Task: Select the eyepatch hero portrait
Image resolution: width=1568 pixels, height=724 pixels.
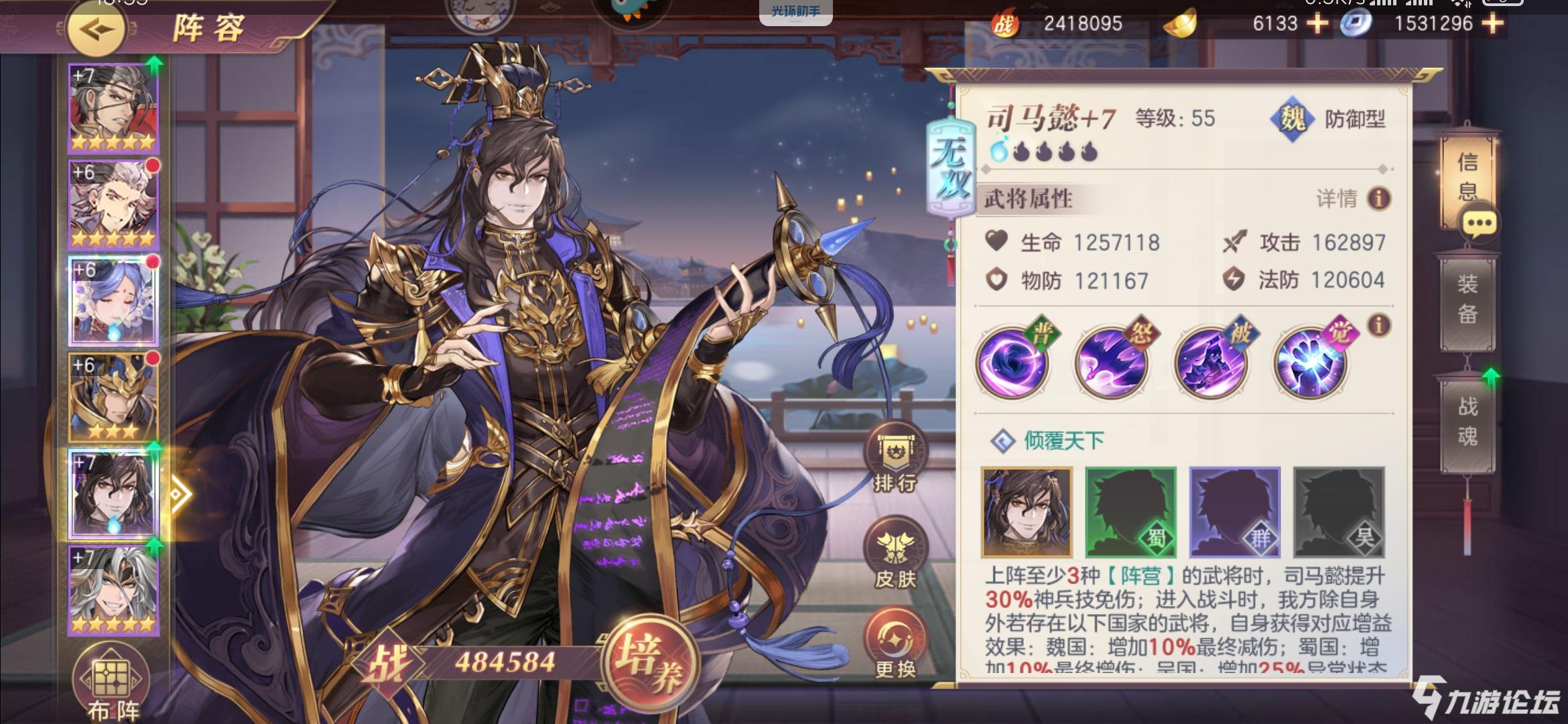Action: pos(113,109)
